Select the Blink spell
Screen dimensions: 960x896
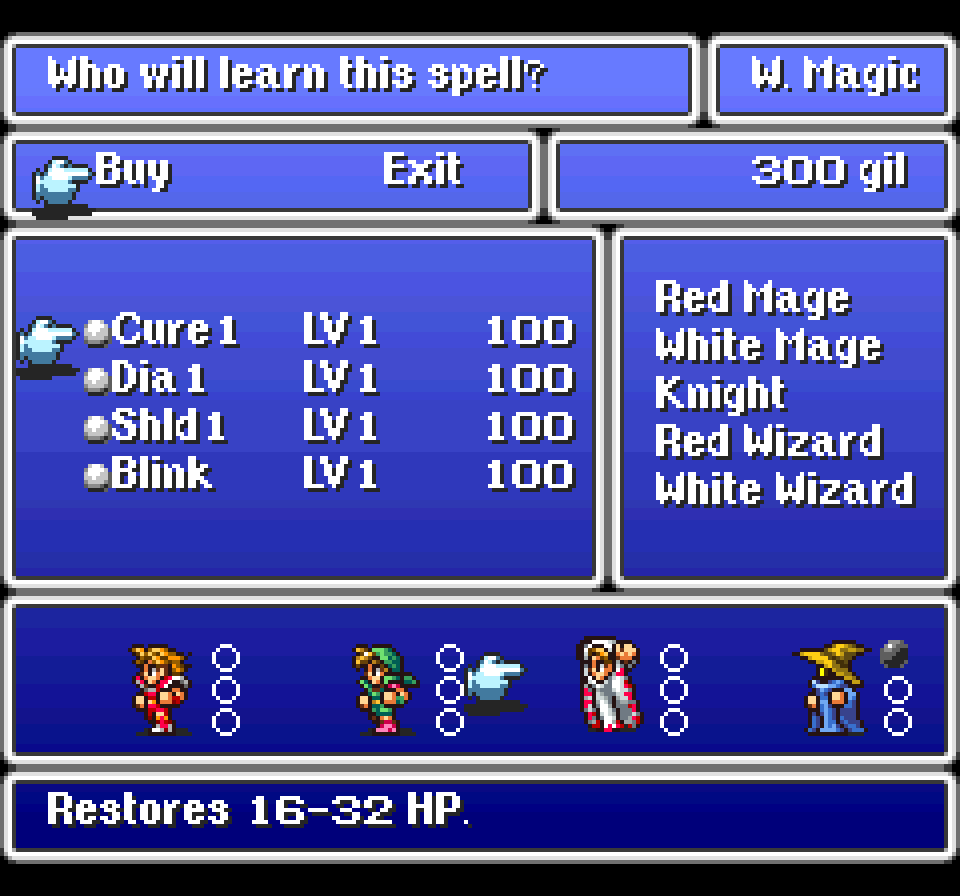pos(162,474)
